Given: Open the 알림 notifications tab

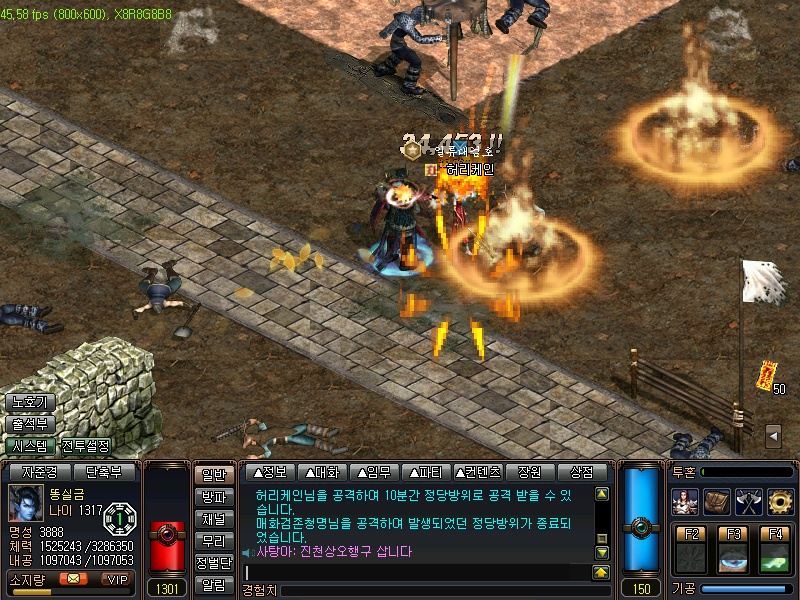Looking at the screenshot, I should [x=213, y=585].
